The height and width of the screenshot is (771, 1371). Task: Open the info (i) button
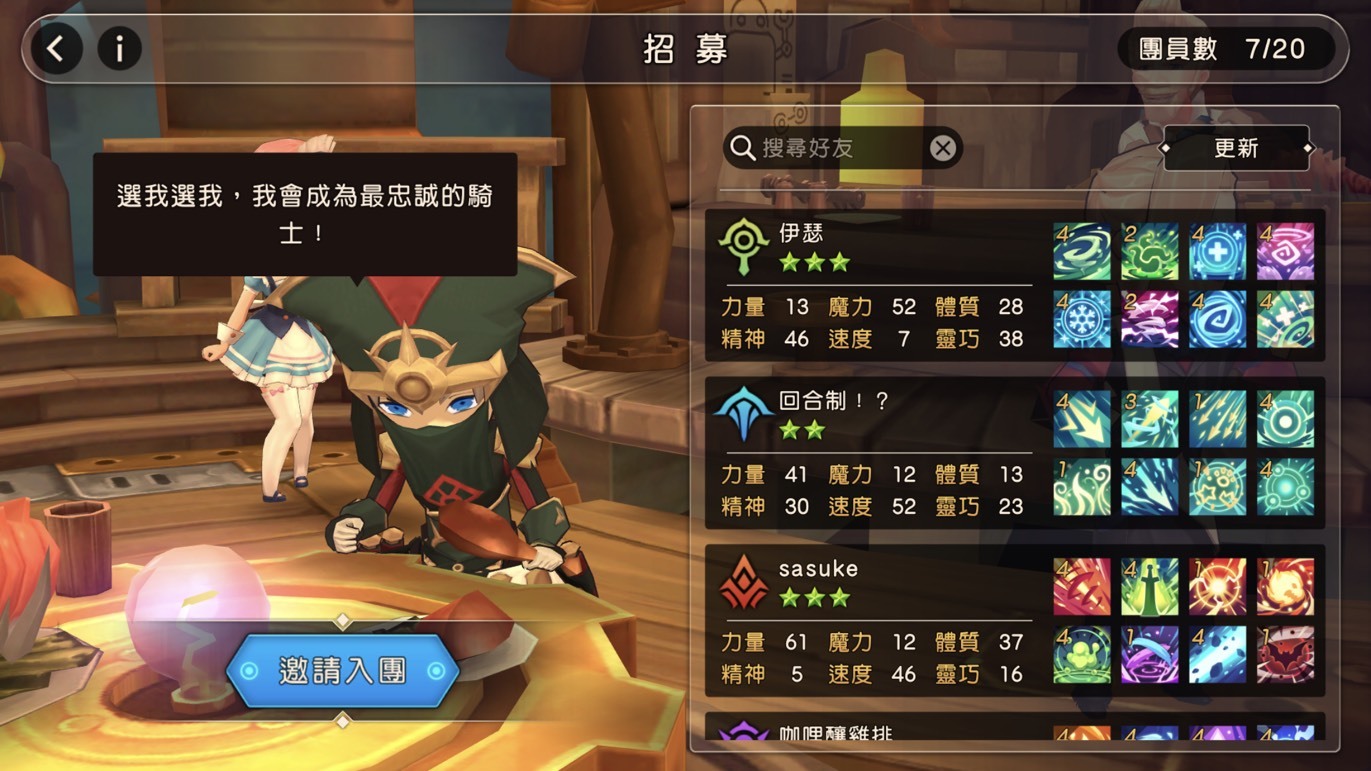[120, 48]
